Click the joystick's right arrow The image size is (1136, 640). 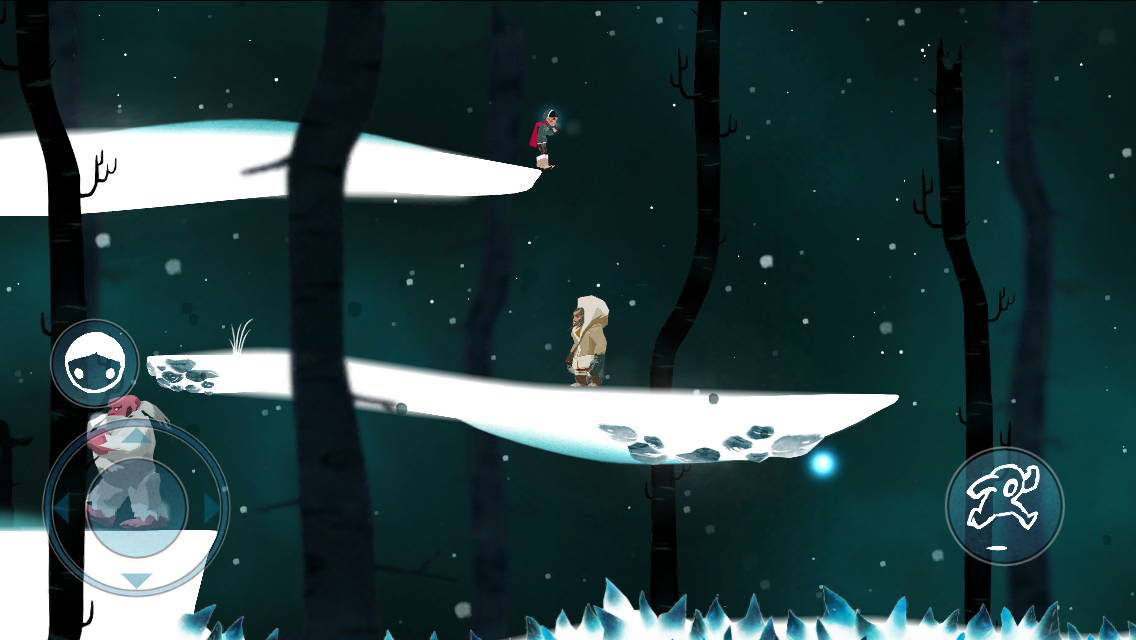[x=211, y=510]
